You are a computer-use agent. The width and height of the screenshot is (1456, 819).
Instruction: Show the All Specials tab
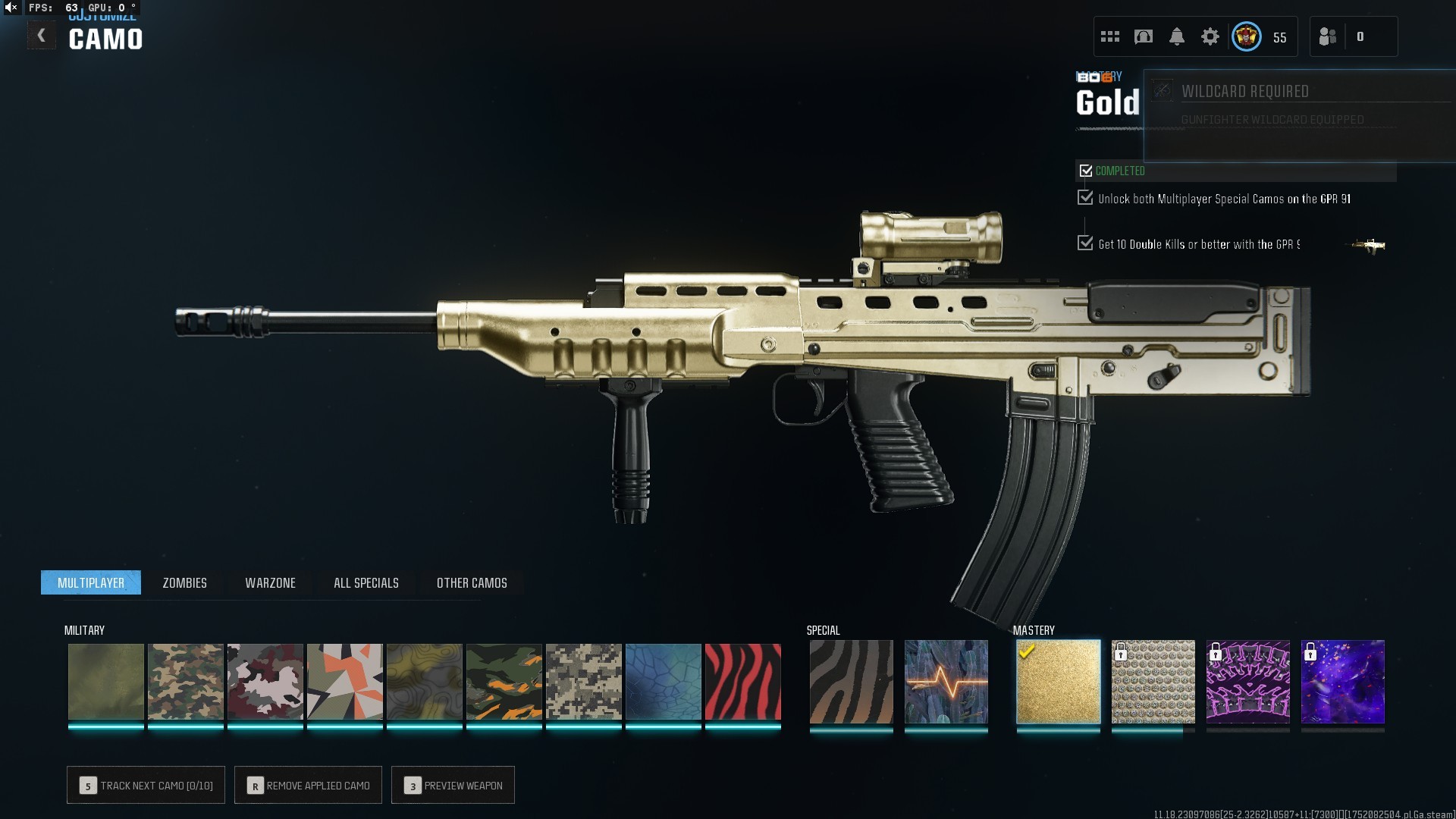click(x=366, y=582)
